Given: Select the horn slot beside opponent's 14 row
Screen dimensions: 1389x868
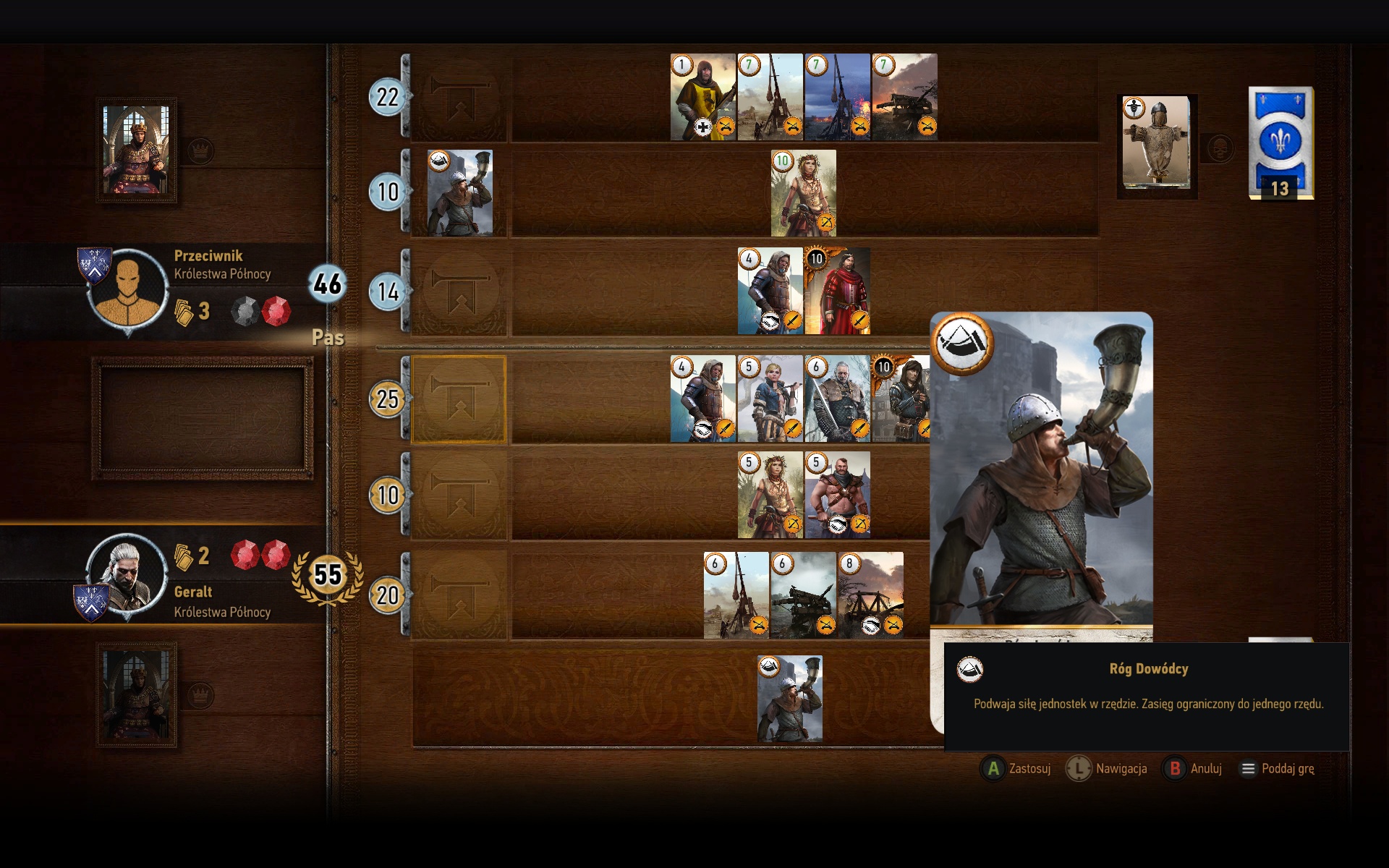Looking at the screenshot, I should click(459, 292).
